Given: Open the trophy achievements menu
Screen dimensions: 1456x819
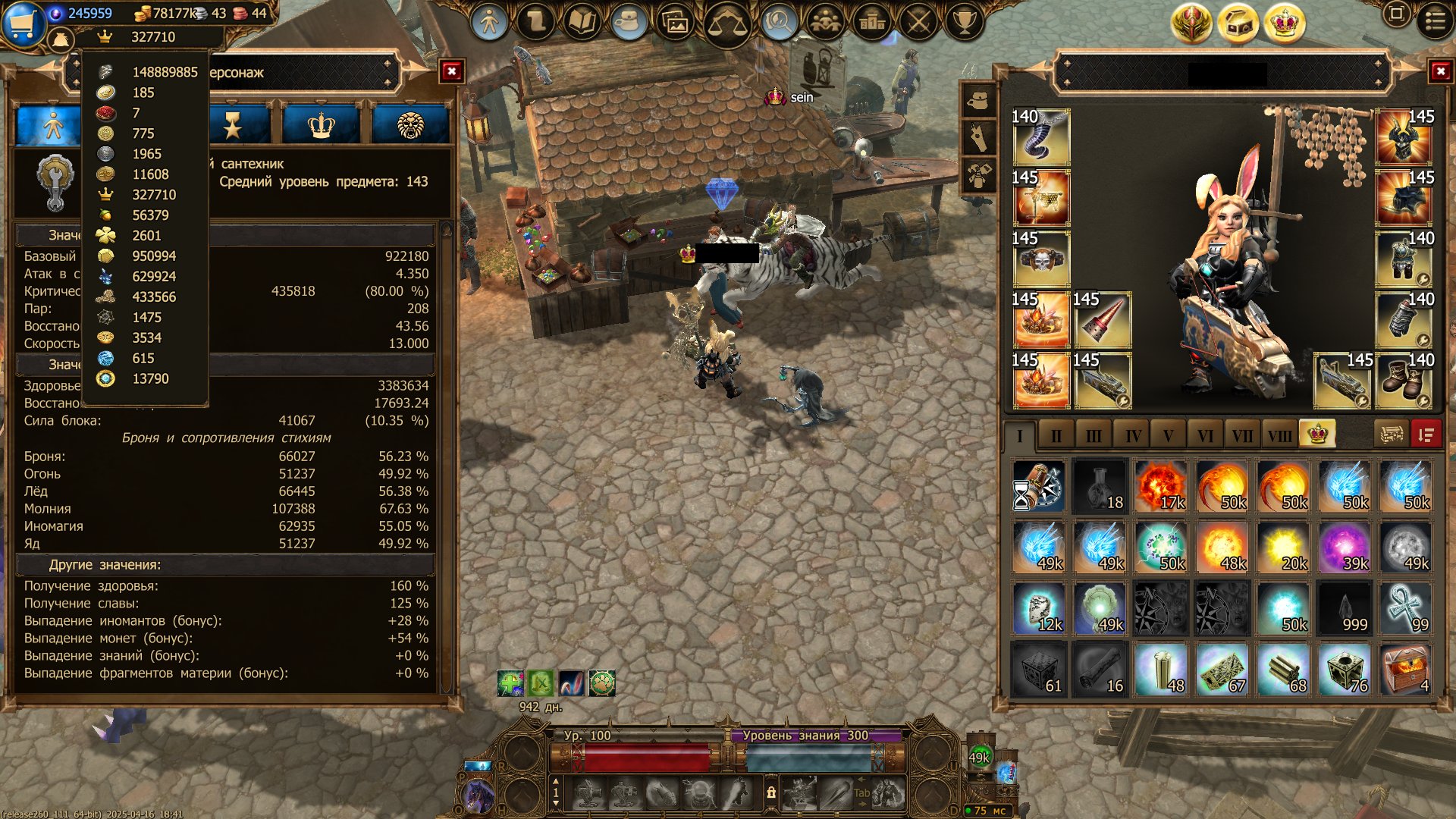Looking at the screenshot, I should [964, 22].
